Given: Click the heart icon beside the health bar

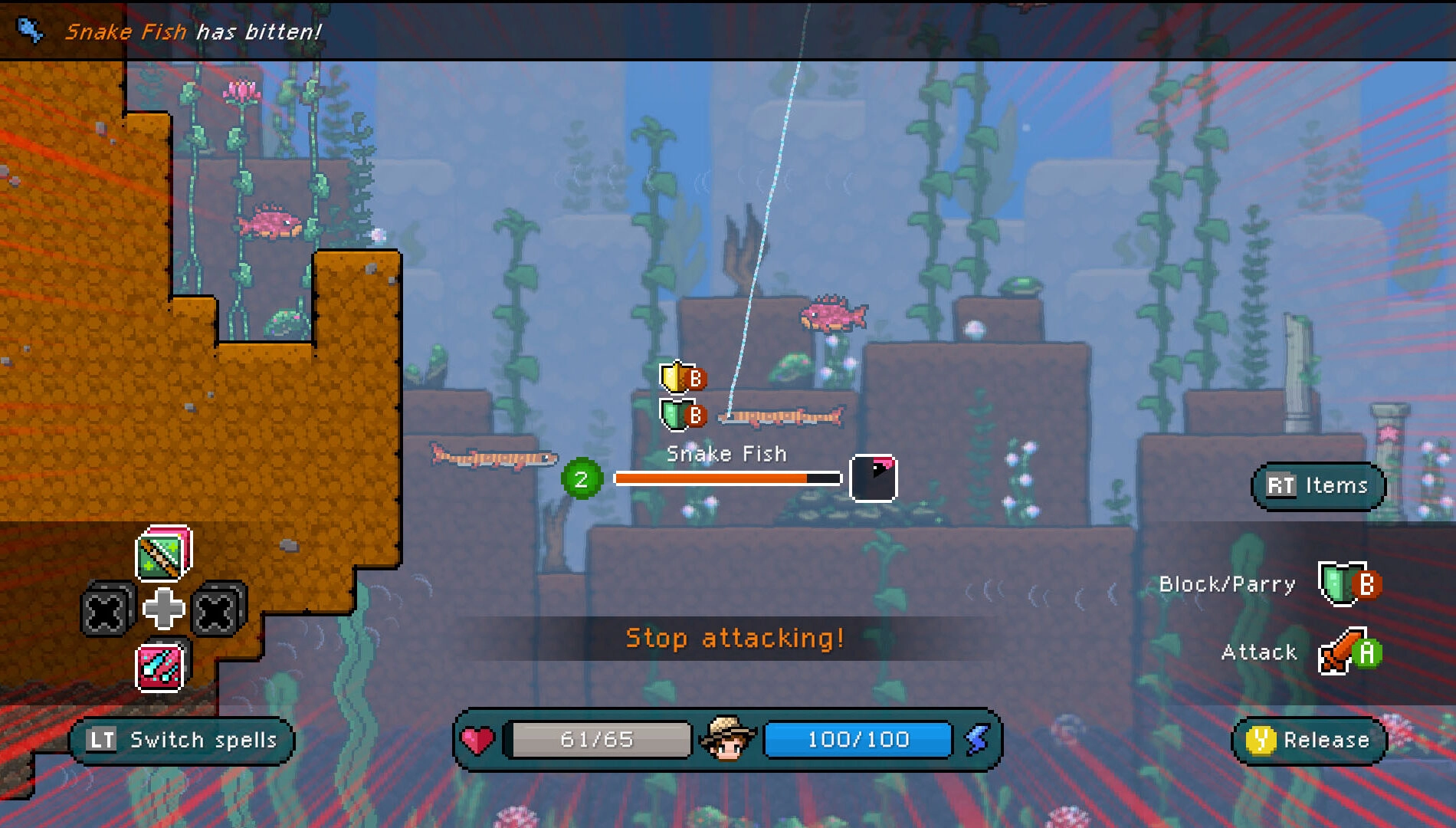Looking at the screenshot, I should 477,739.
